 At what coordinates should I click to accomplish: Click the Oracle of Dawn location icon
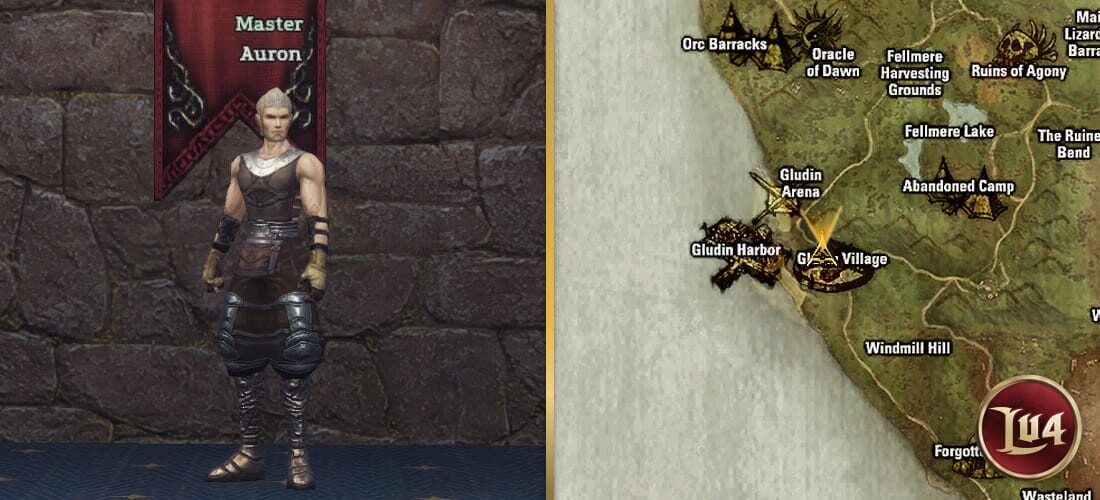click(x=824, y=28)
